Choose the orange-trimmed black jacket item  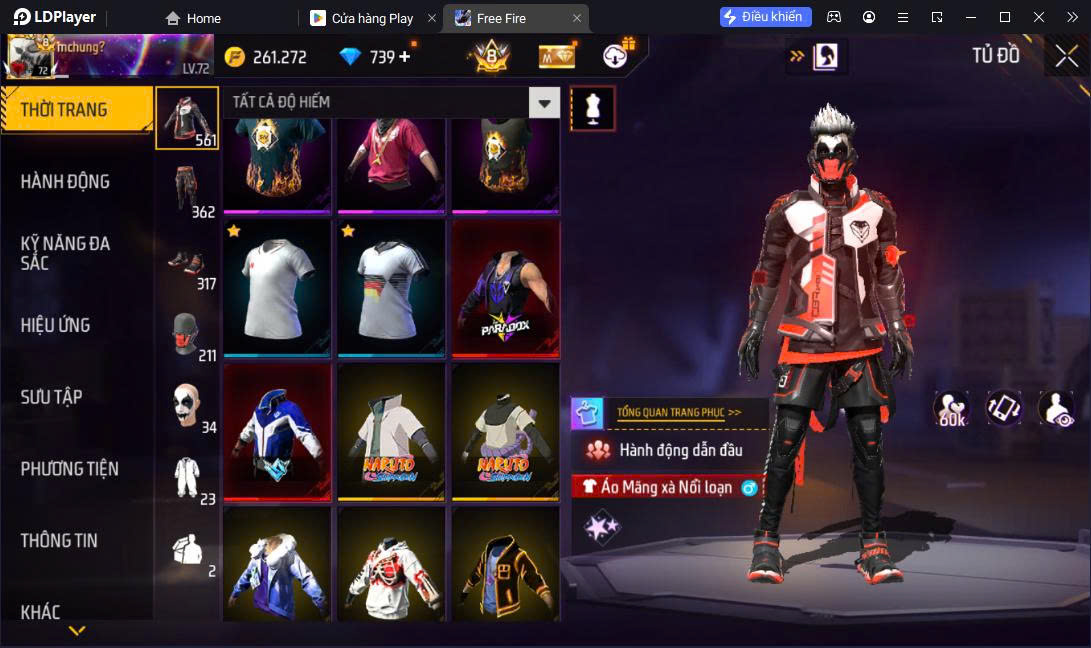[505, 565]
